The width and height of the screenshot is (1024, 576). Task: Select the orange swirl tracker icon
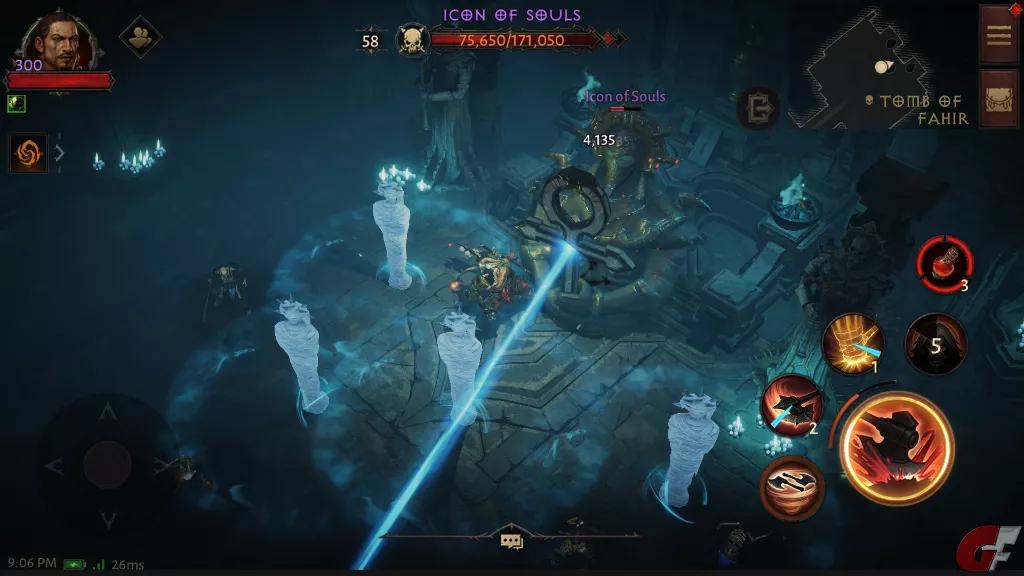pyautogui.click(x=29, y=153)
